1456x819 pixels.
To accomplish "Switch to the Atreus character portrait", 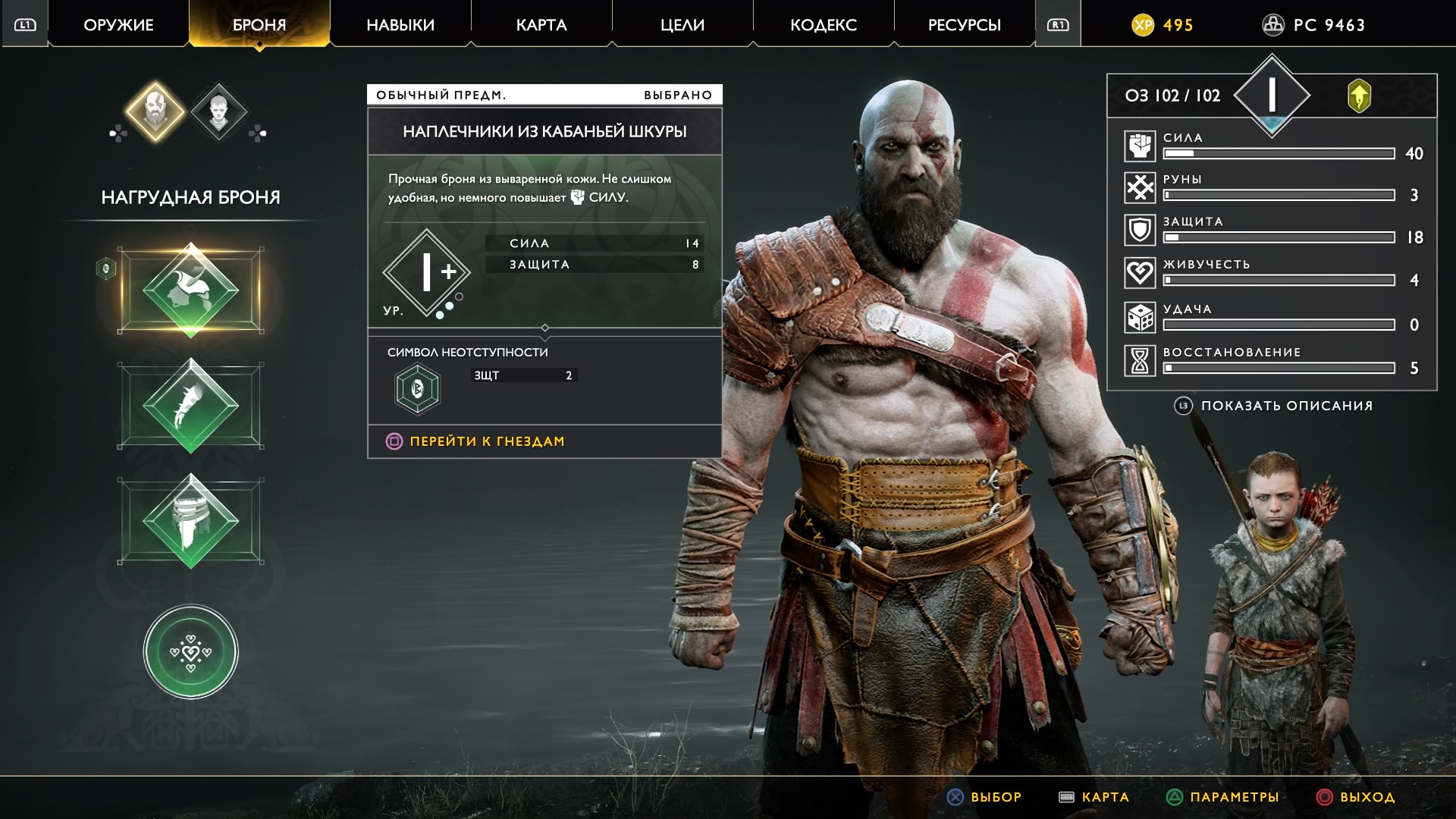I will (x=218, y=112).
